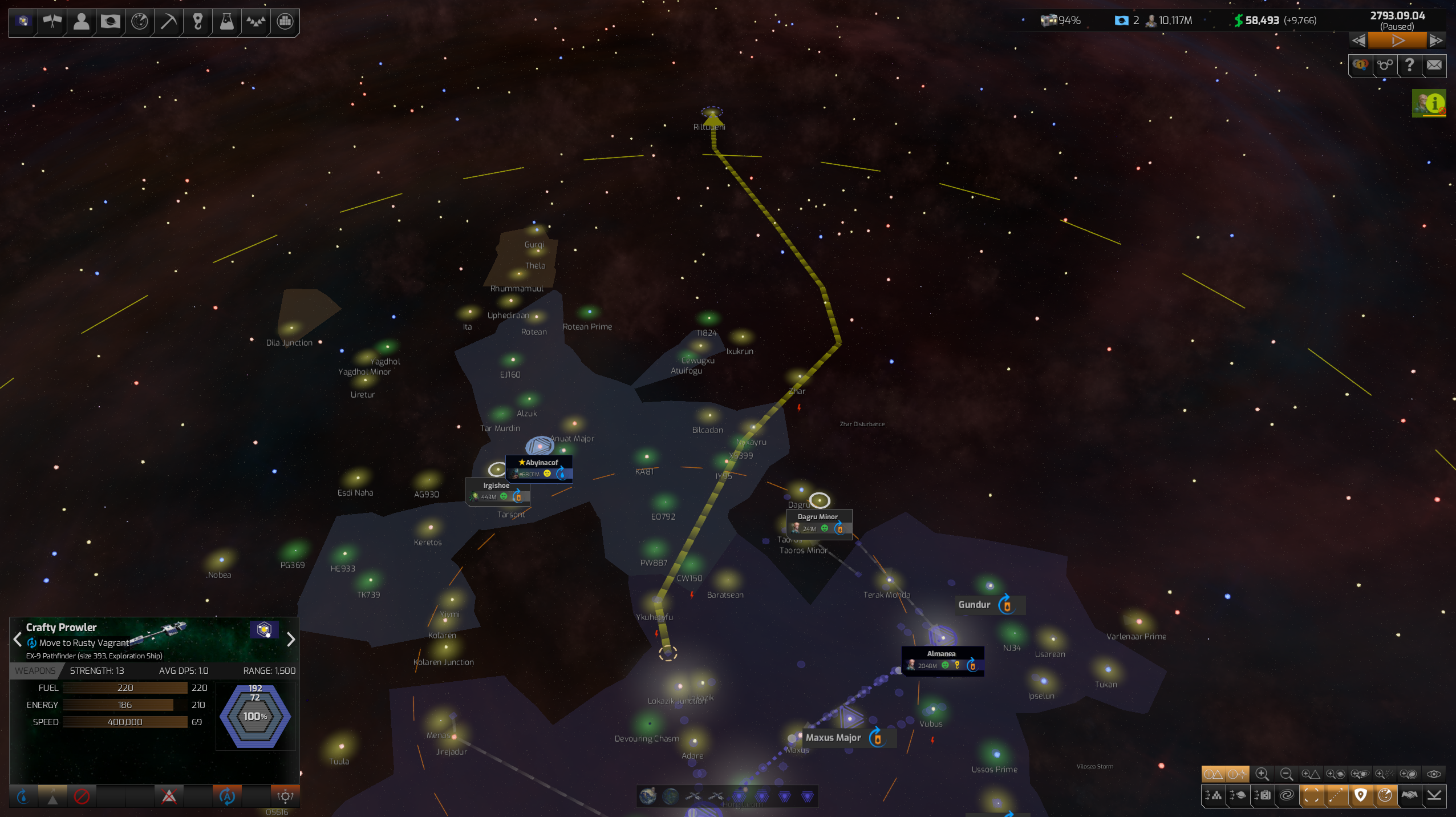Order the ship to refuel
1456x817 pixels.
(x=23, y=796)
